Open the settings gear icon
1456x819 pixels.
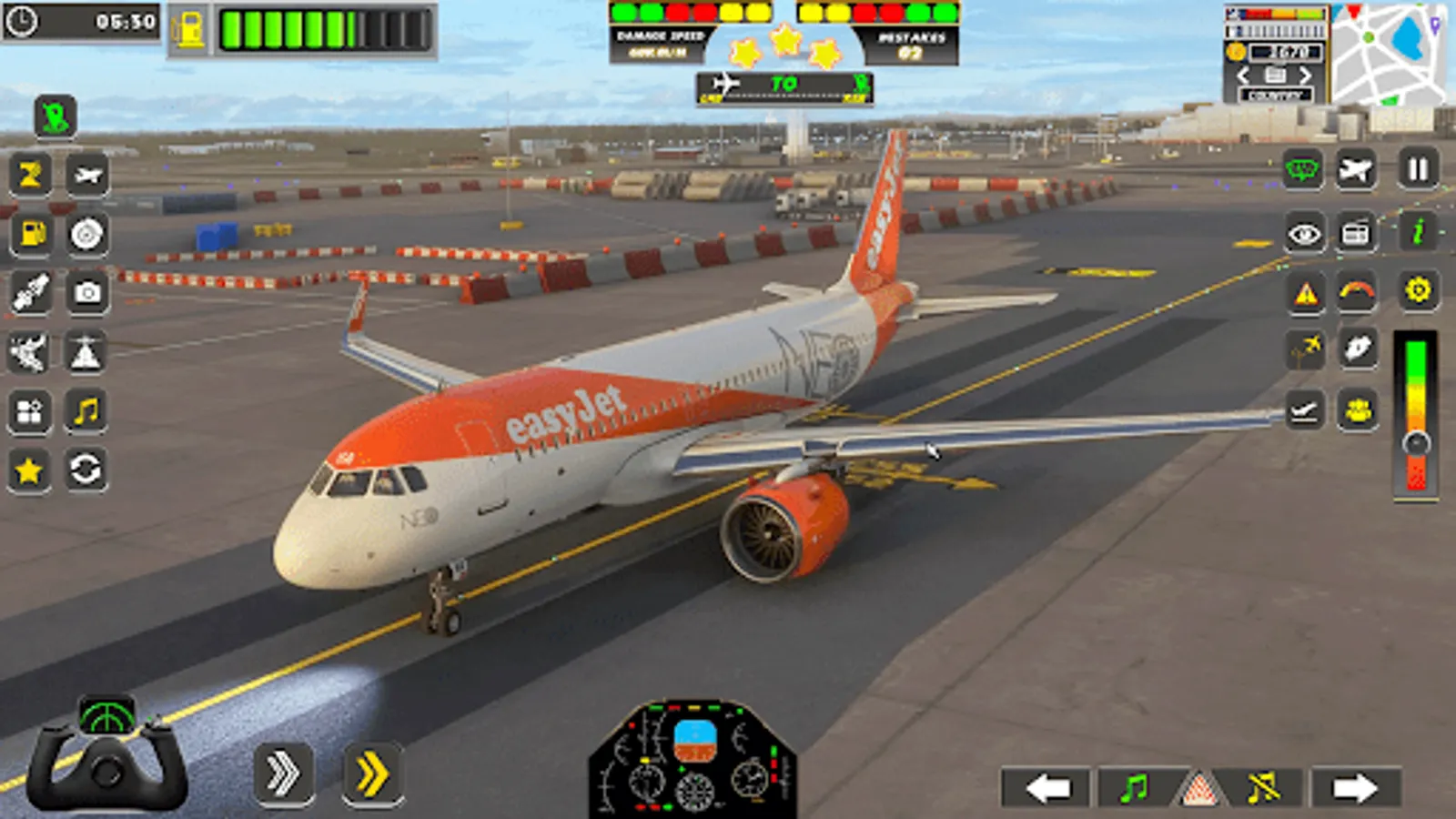(x=1416, y=291)
